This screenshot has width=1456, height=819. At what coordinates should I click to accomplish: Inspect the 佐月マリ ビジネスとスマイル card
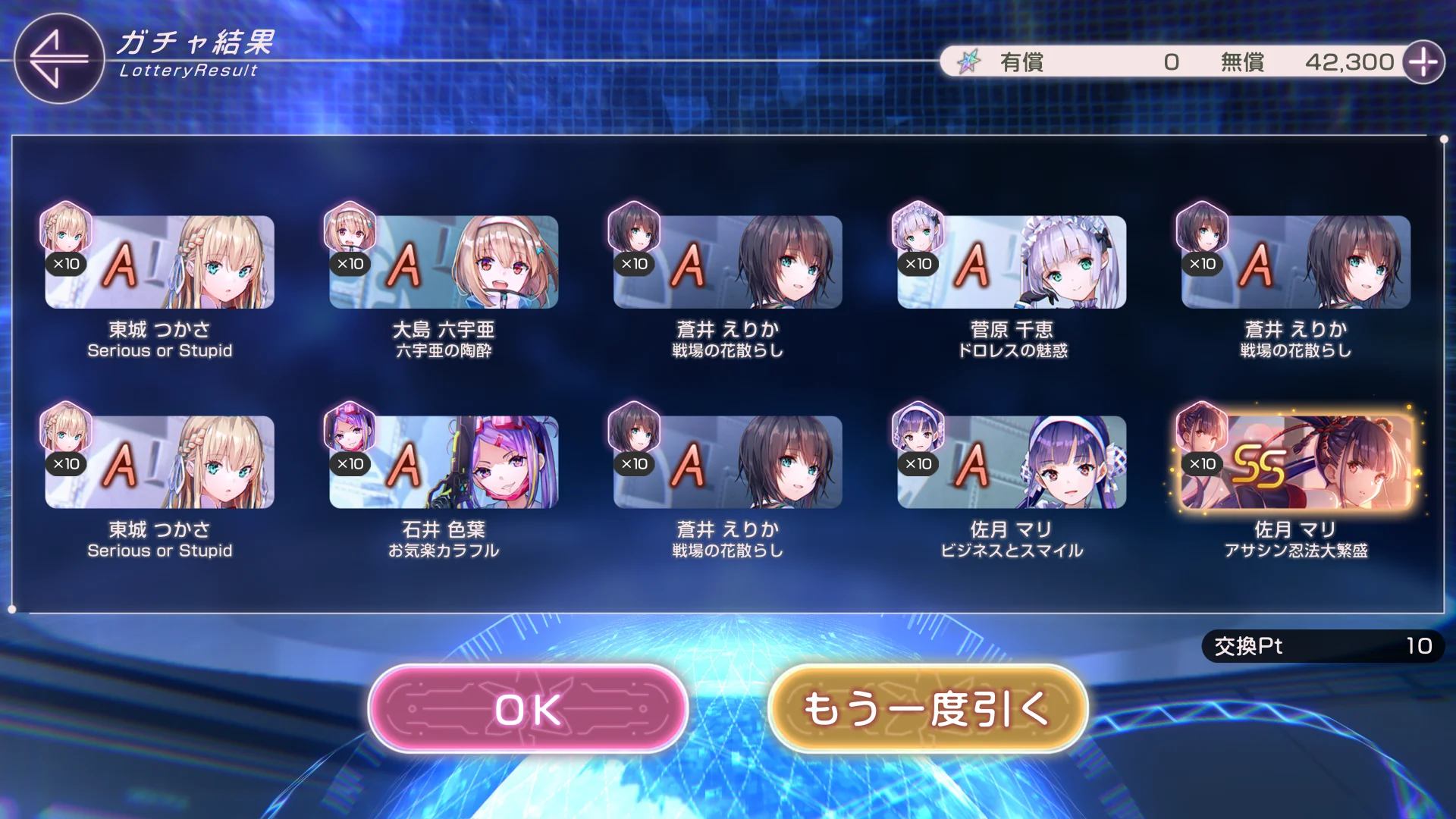click(1012, 462)
